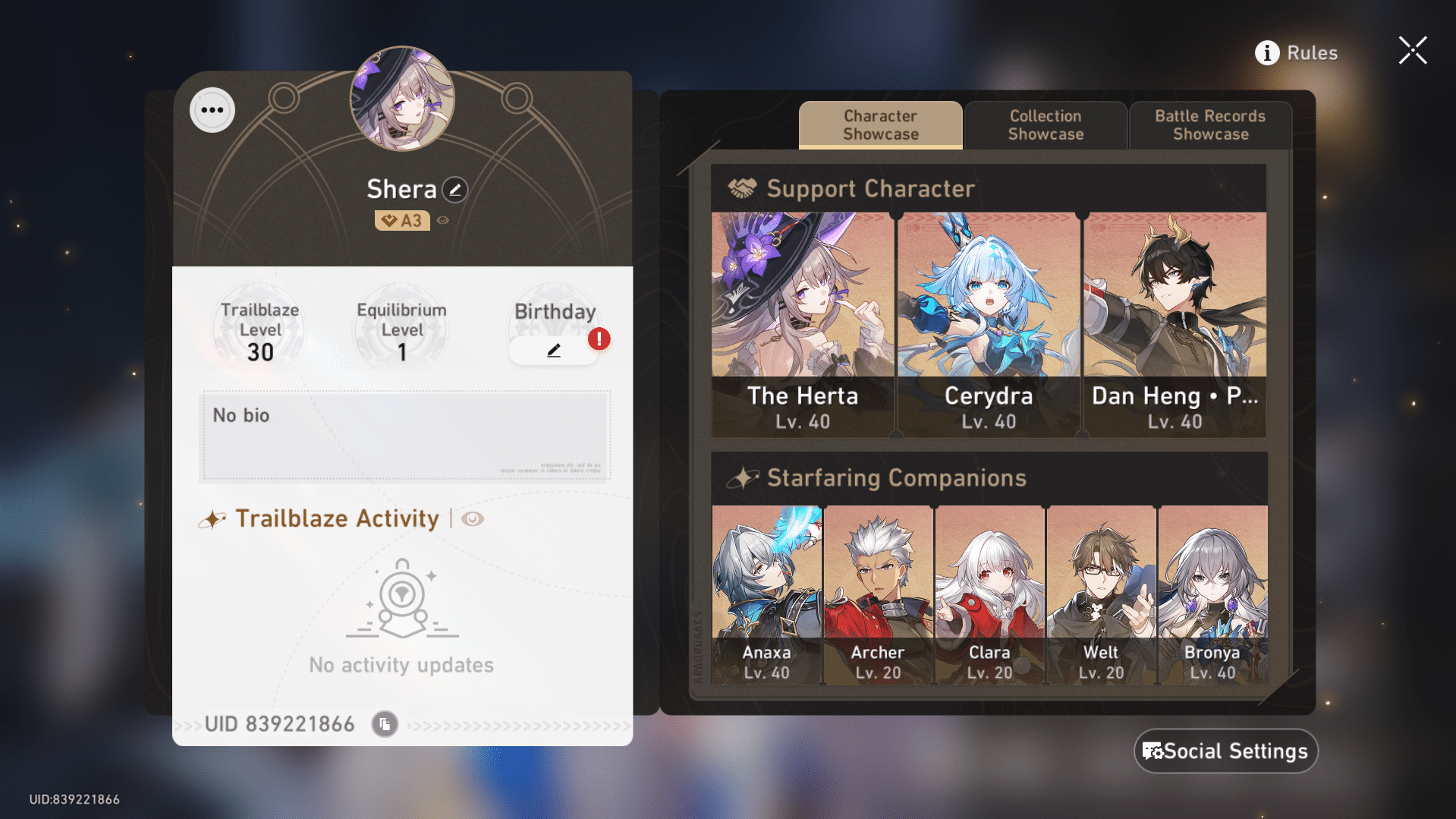Select The Herta support character card
The image size is (1456, 819).
pyautogui.click(x=802, y=319)
